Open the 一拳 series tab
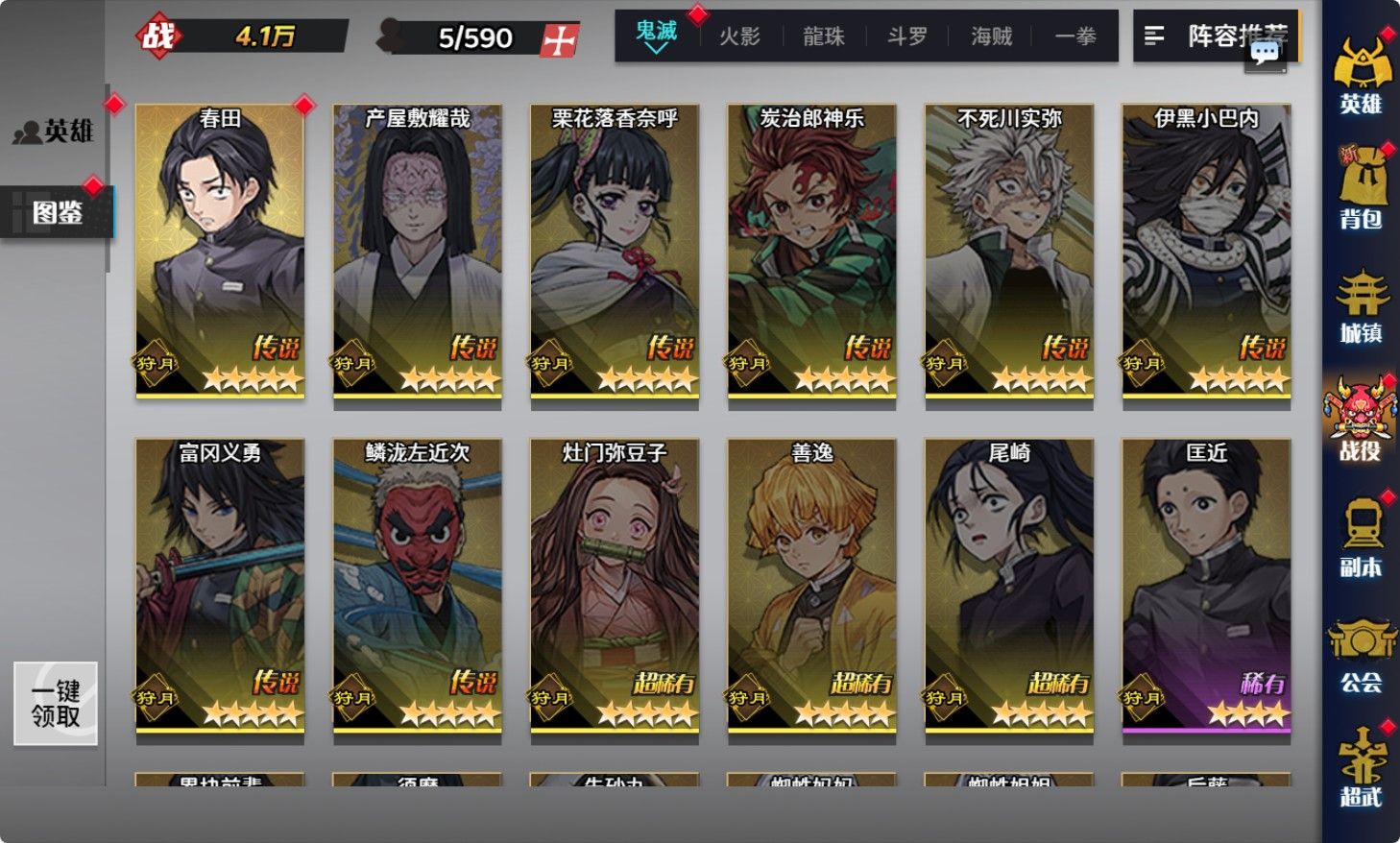The width and height of the screenshot is (1400, 843). (1074, 36)
